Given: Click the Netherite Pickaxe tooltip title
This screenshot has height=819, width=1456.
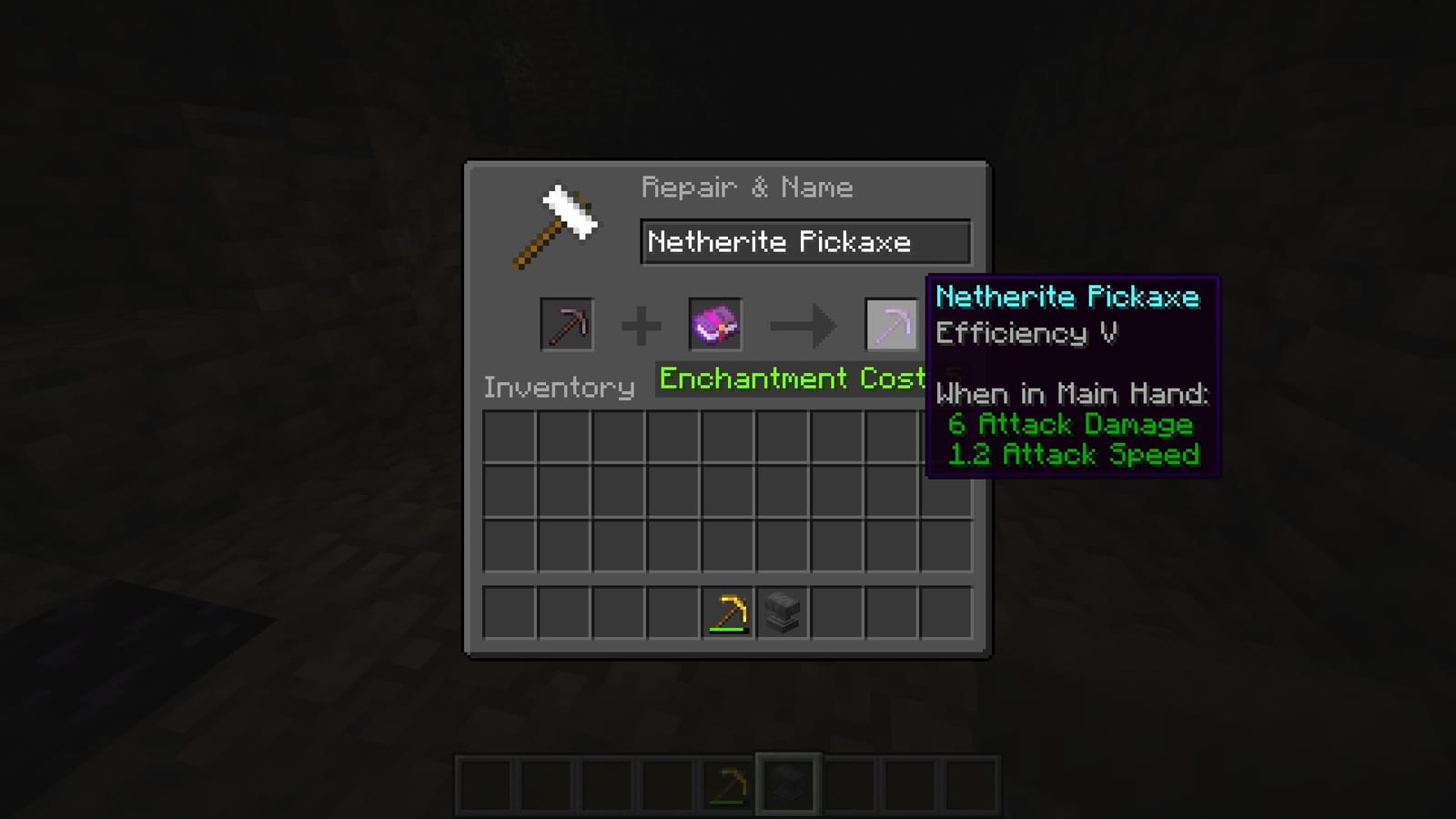Looking at the screenshot, I should tap(1068, 296).
